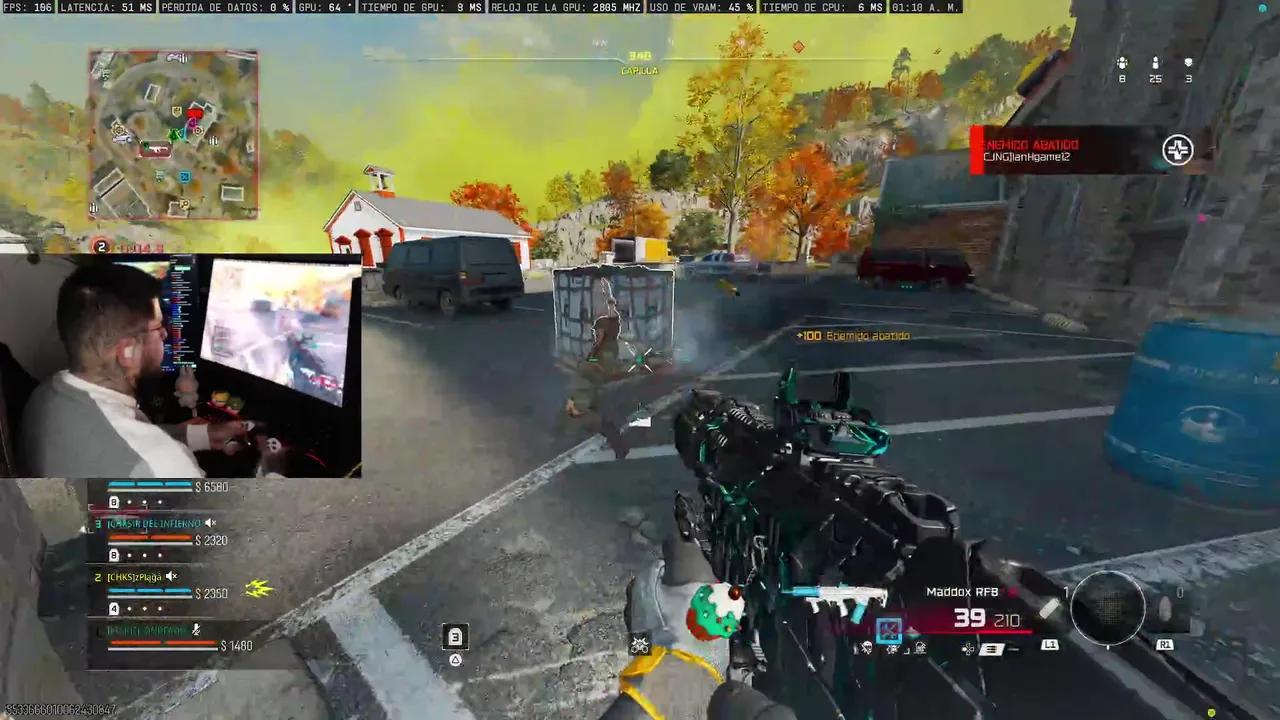Unmute the microphone icon on bottom teammate

coord(196,629)
